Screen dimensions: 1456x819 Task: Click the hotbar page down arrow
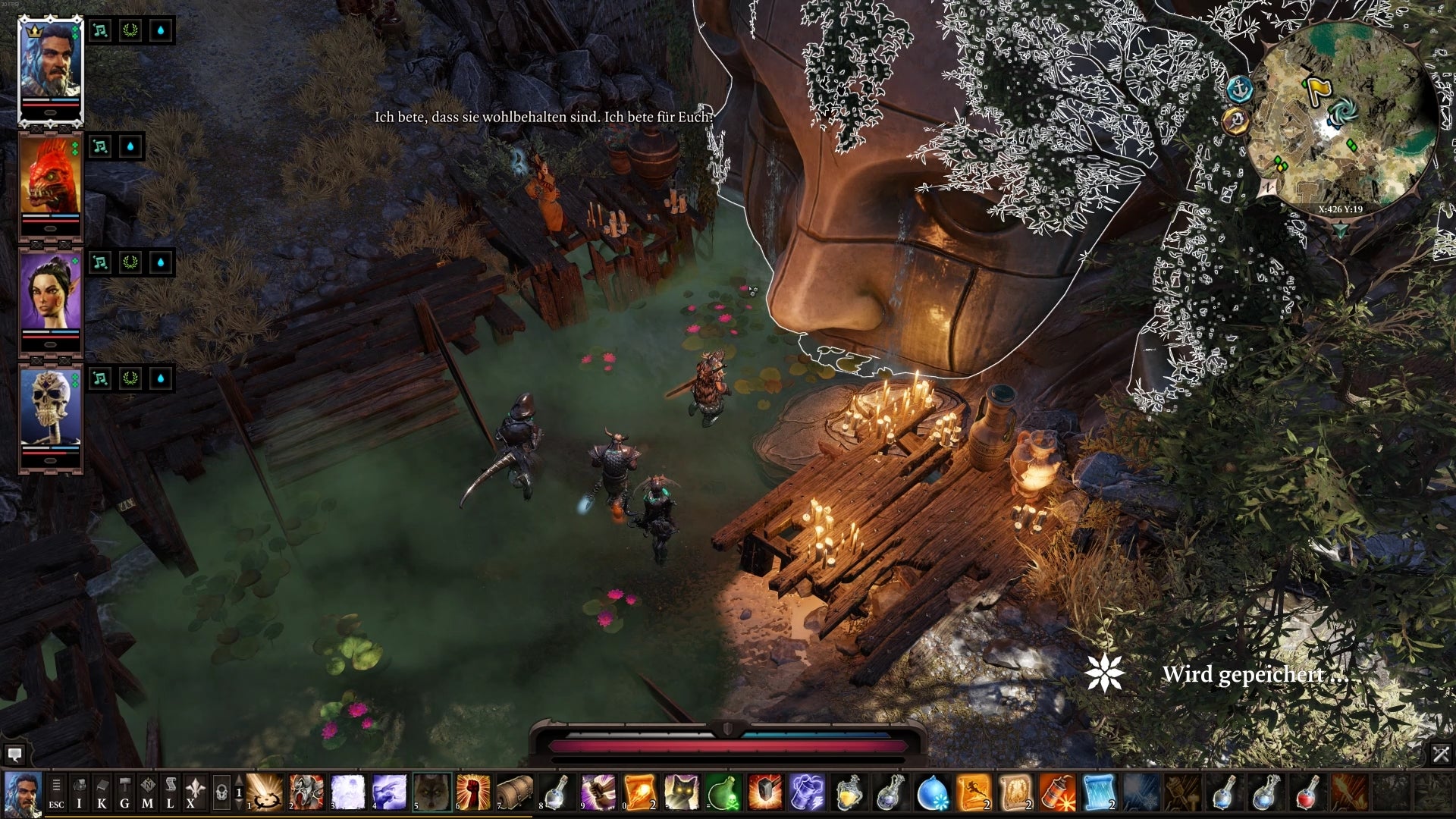click(x=239, y=806)
